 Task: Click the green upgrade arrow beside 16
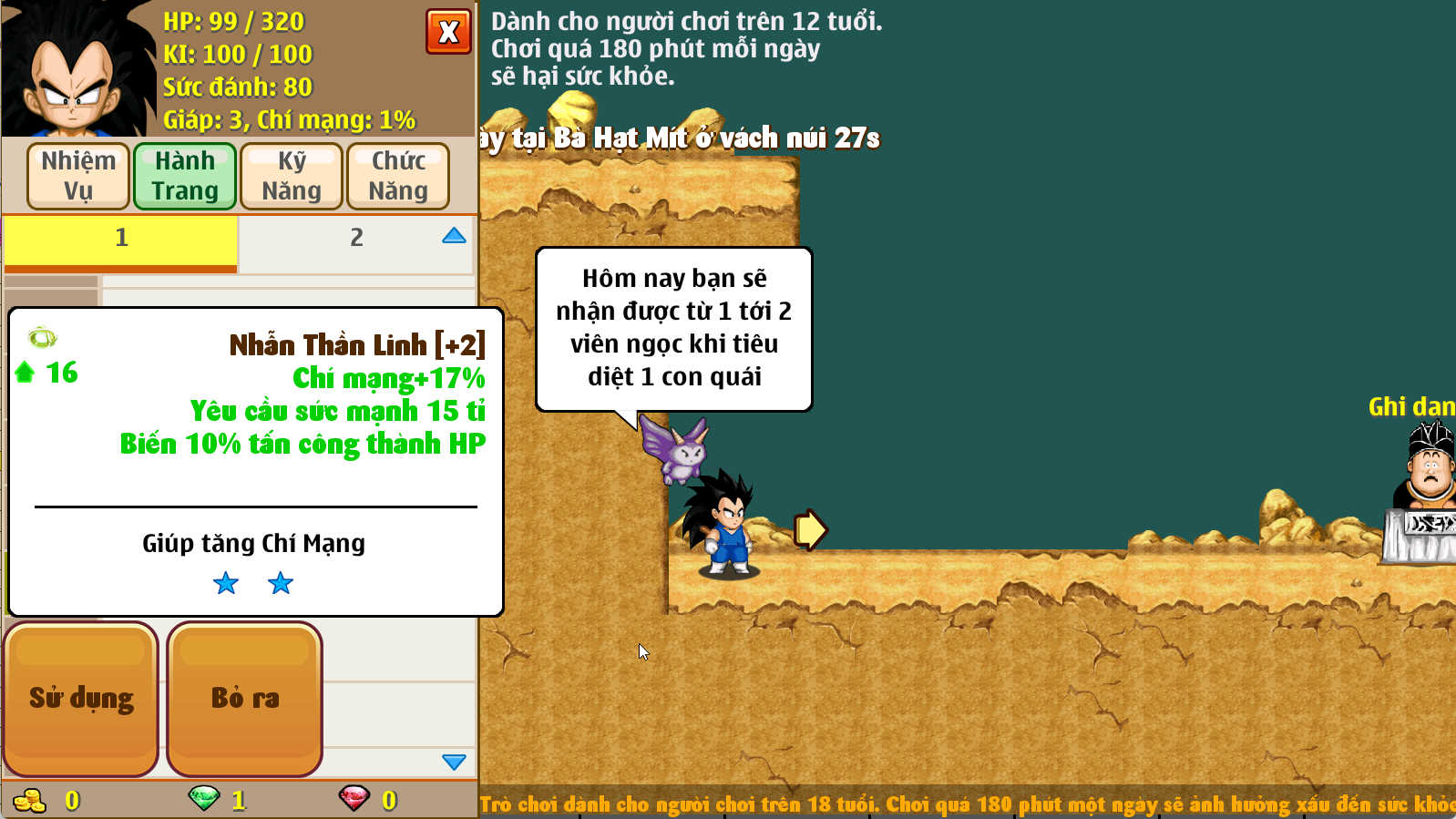pos(26,372)
